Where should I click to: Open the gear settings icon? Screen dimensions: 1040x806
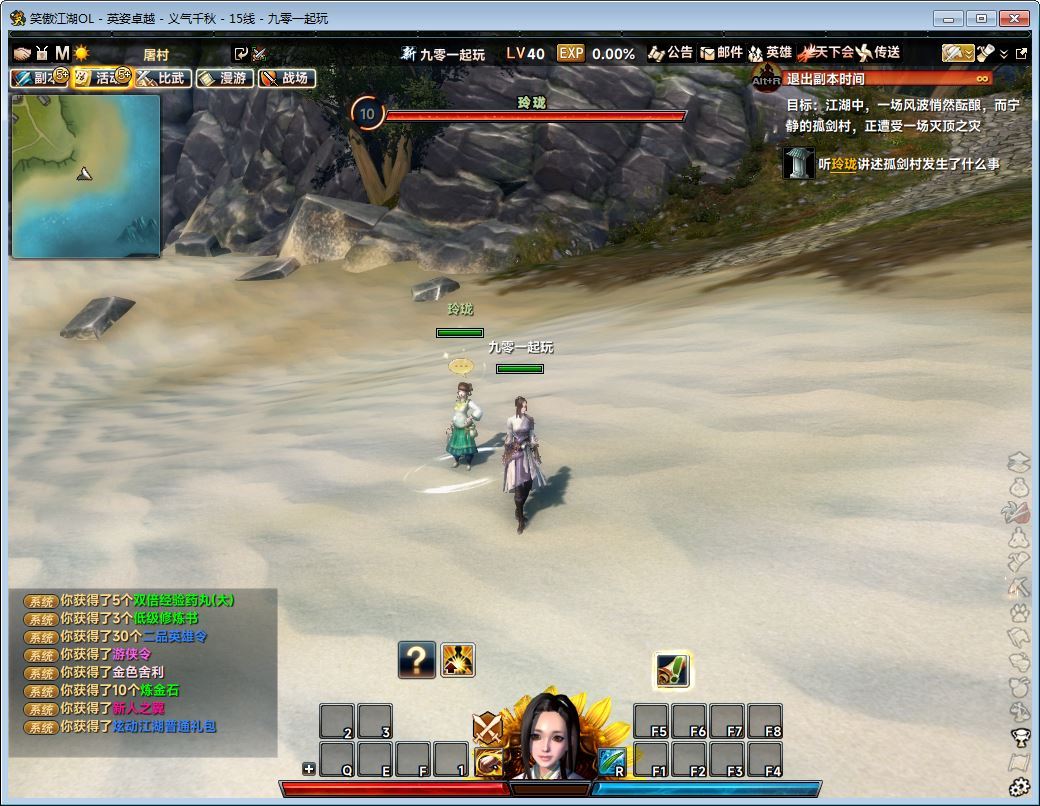pos(1019,787)
